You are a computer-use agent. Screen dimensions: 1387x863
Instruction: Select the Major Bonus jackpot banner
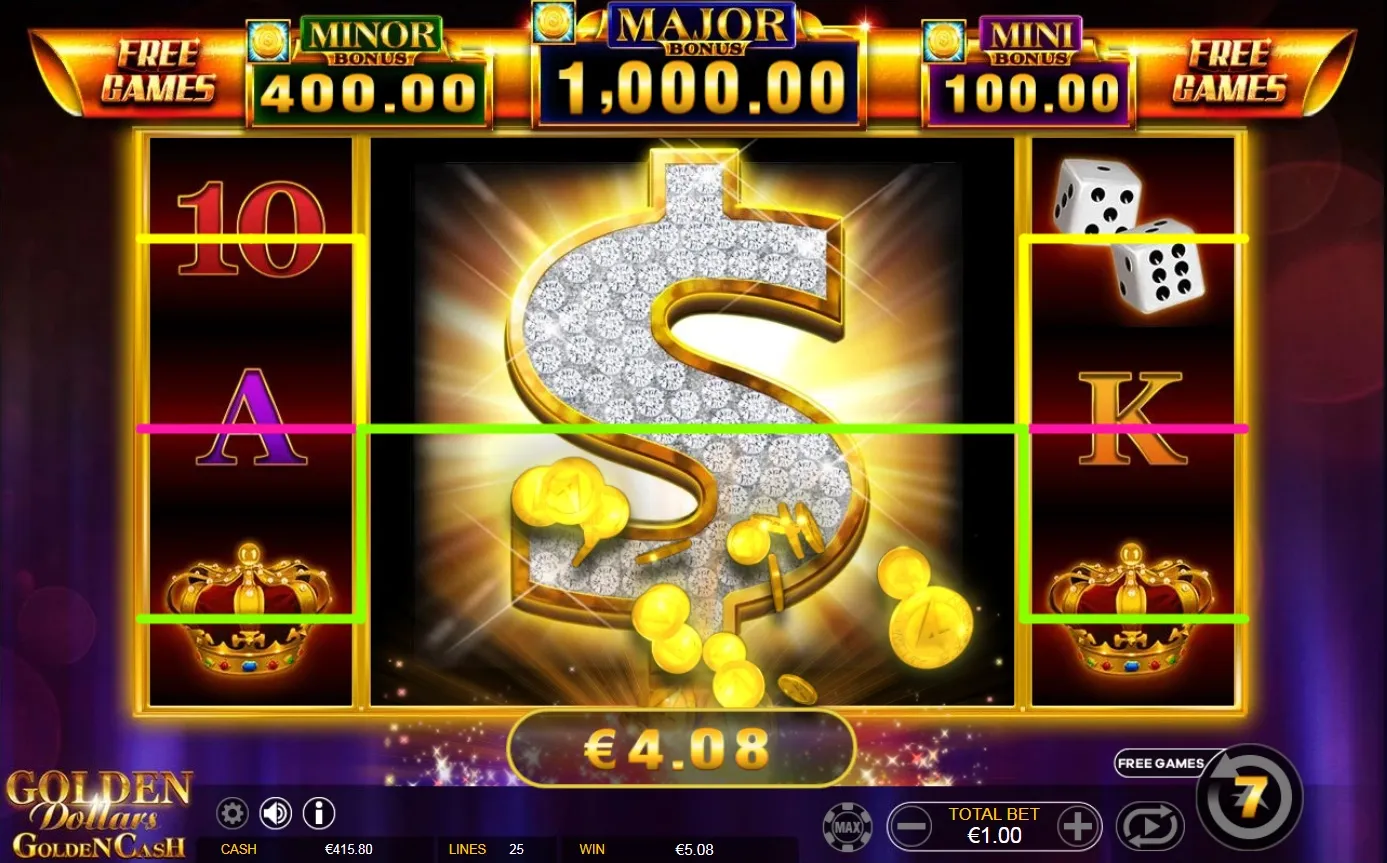[x=695, y=65]
